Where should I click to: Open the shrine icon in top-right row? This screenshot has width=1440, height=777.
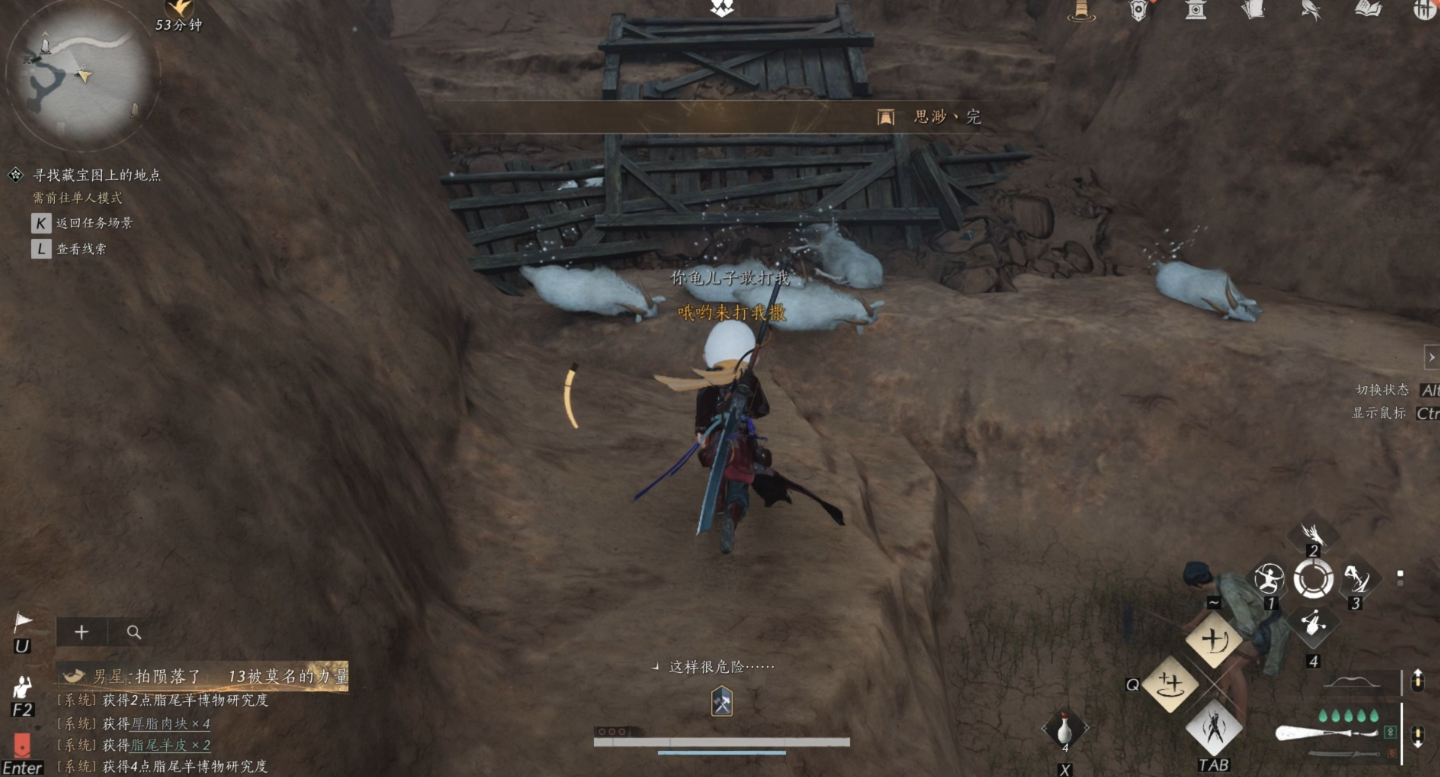[x=1196, y=11]
